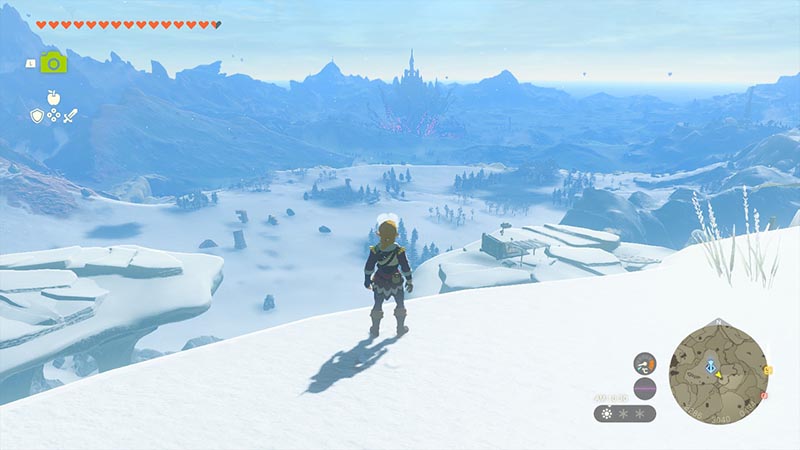Pick the sword weapon quick-select icon
Screen dimensions: 800x450
pyautogui.click(x=71, y=116)
